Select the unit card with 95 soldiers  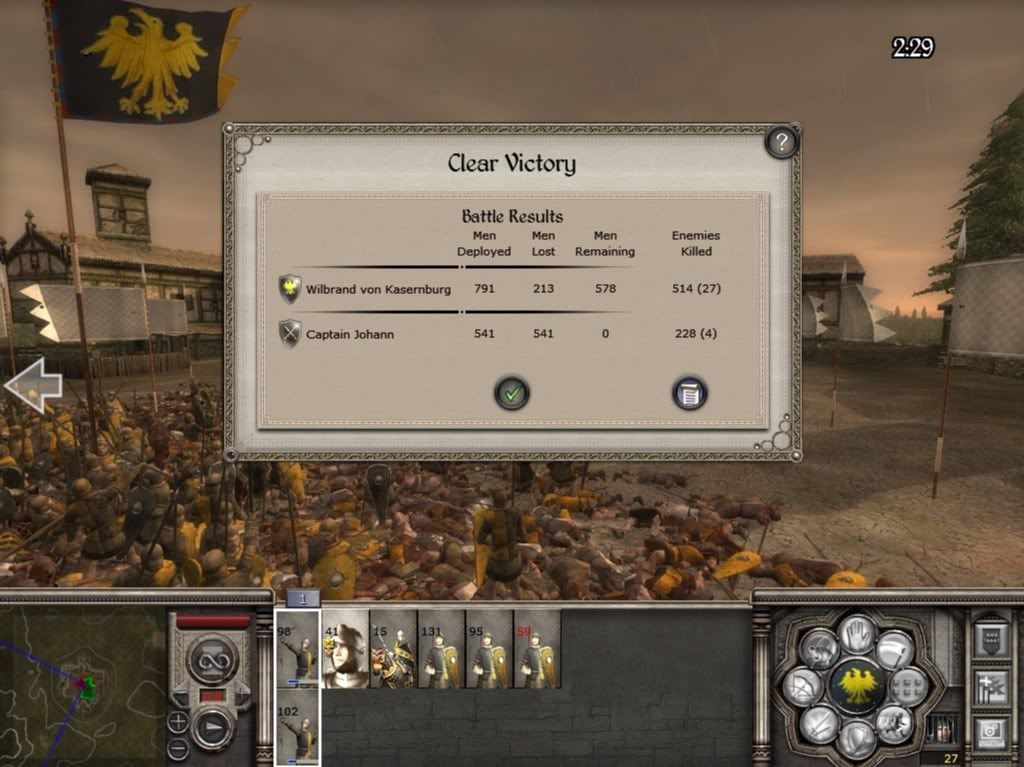(489, 649)
